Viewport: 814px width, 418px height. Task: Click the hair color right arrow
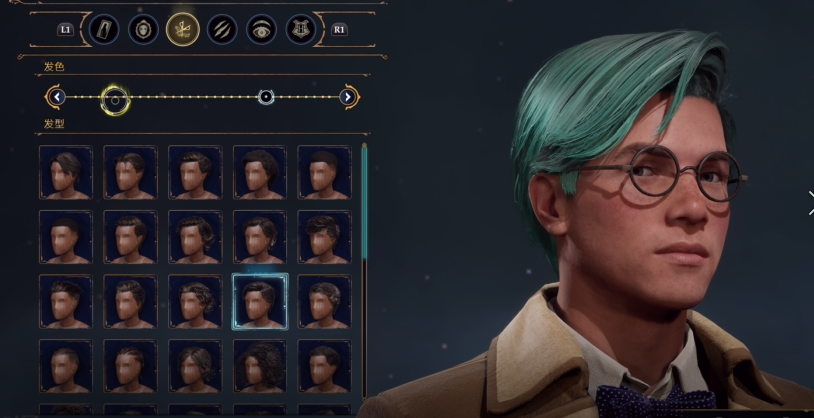[348, 97]
